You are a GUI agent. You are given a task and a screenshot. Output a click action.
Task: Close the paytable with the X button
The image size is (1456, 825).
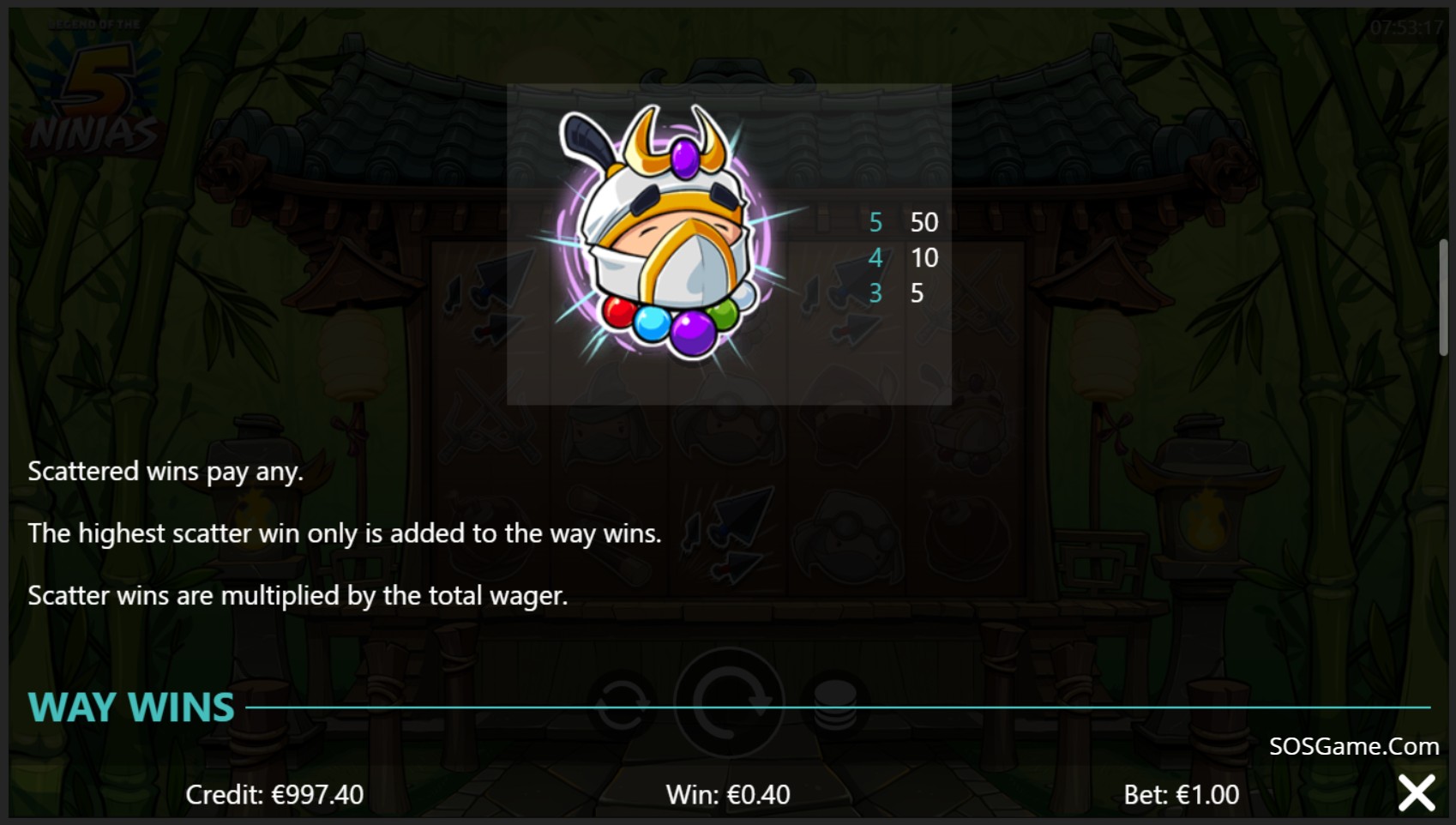point(1416,793)
